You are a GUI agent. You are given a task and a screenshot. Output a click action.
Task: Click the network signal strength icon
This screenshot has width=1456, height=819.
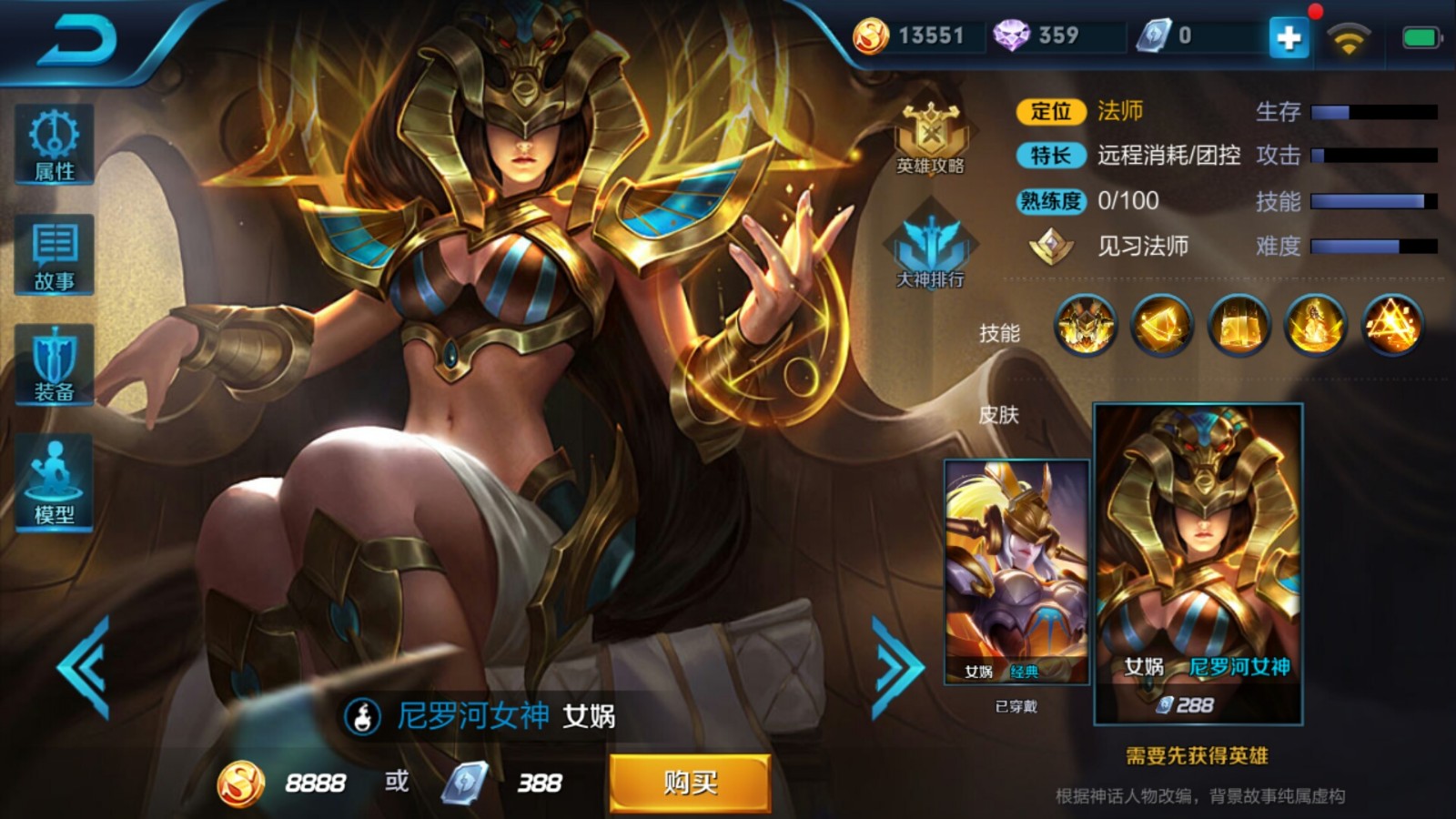point(1349,38)
